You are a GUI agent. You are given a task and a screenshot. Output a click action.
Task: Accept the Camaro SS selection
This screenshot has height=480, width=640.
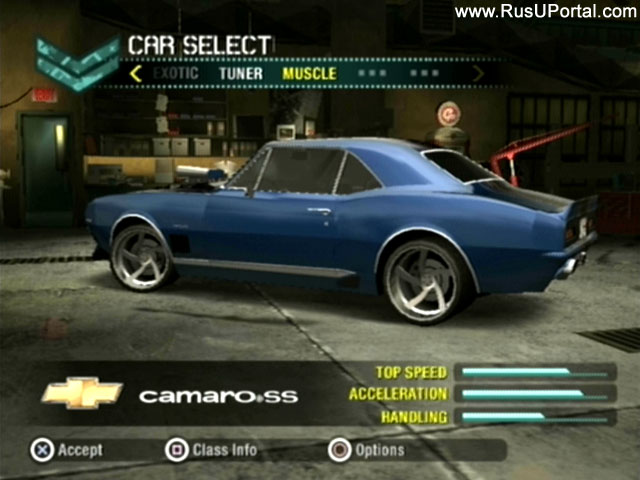[67, 450]
